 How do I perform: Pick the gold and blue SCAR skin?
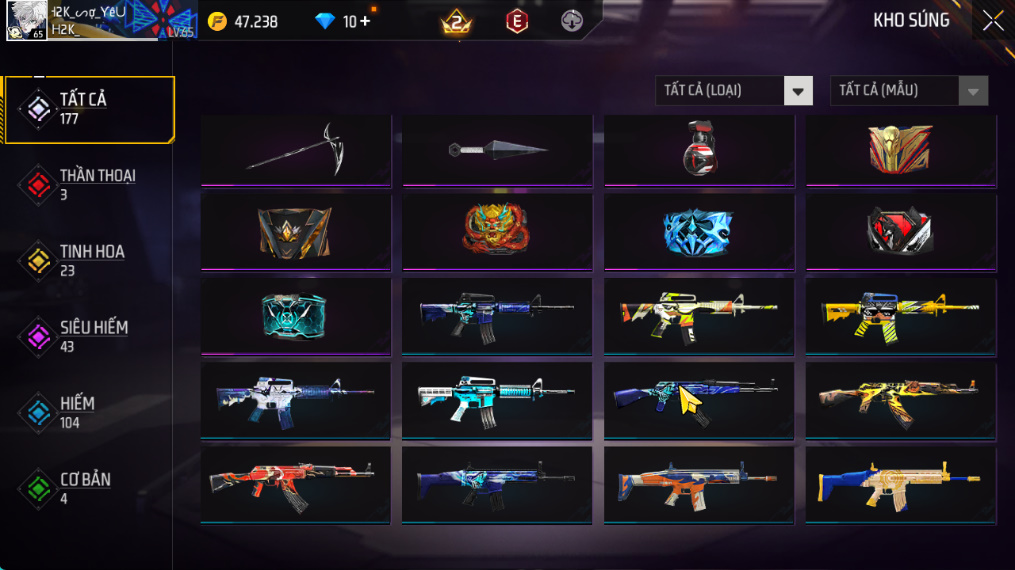901,483
